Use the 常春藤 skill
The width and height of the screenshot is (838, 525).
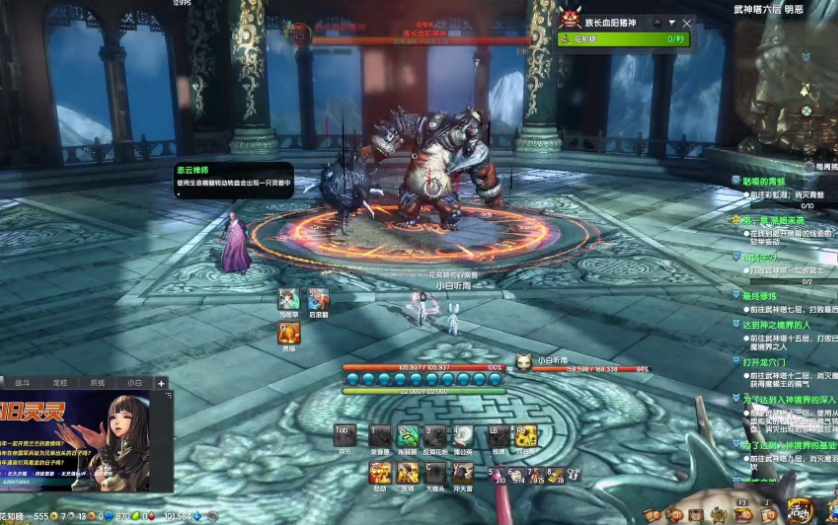tap(380, 436)
